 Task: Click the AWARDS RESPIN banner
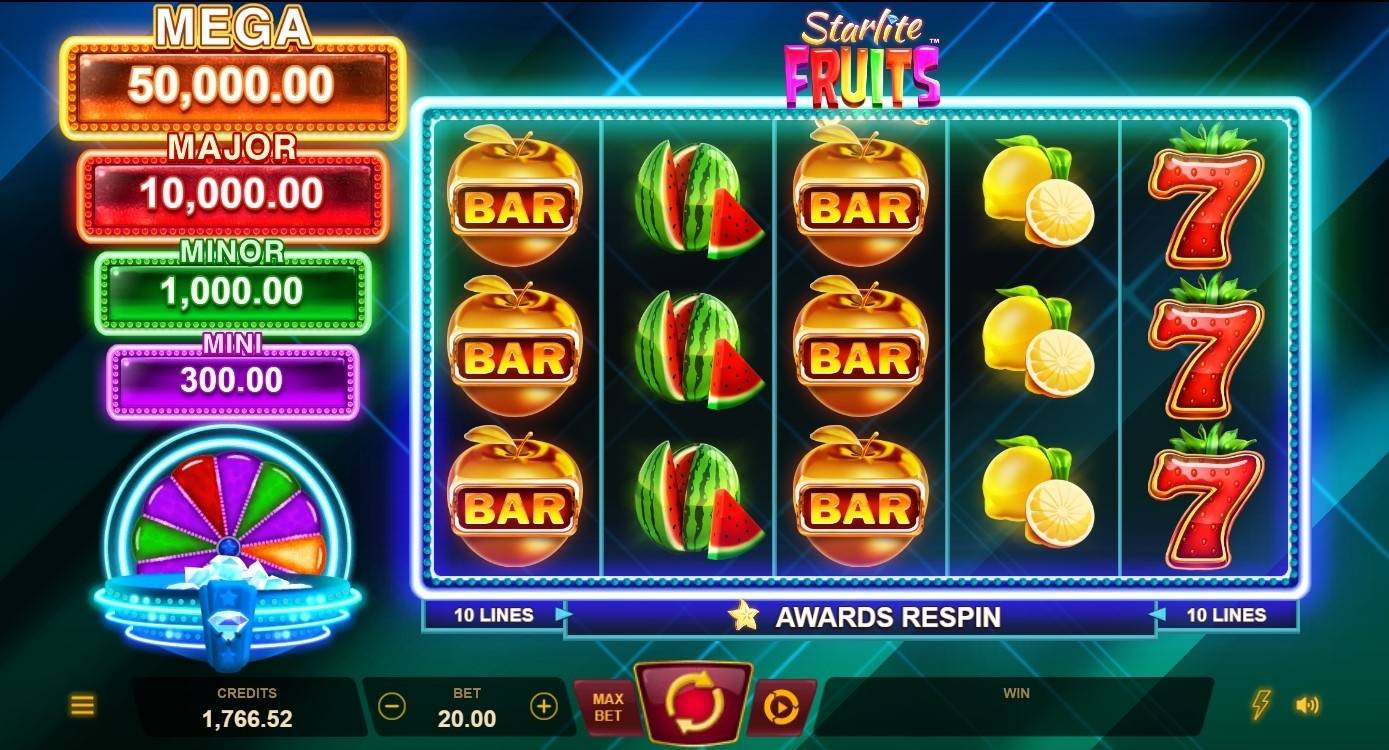[890, 617]
